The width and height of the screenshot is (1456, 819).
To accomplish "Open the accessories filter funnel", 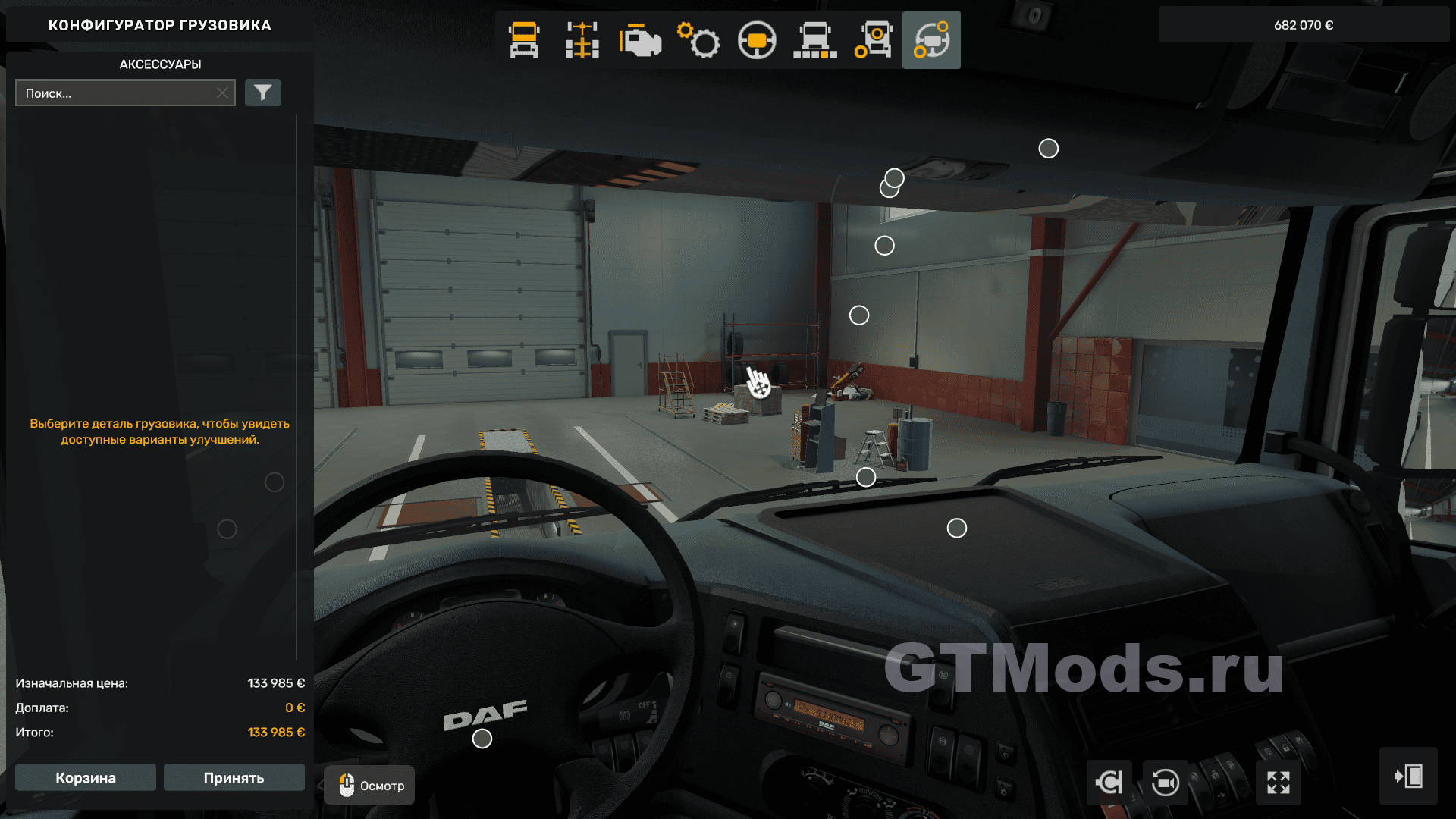I will click(x=263, y=93).
